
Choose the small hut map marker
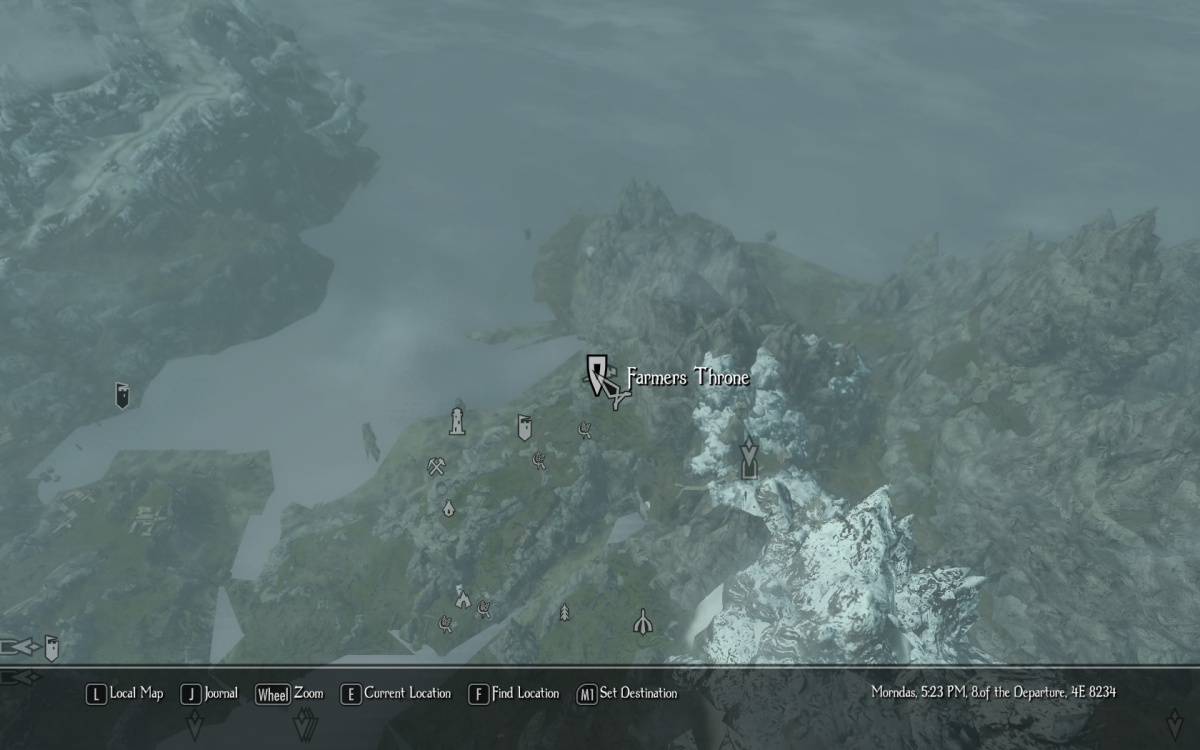448,508
